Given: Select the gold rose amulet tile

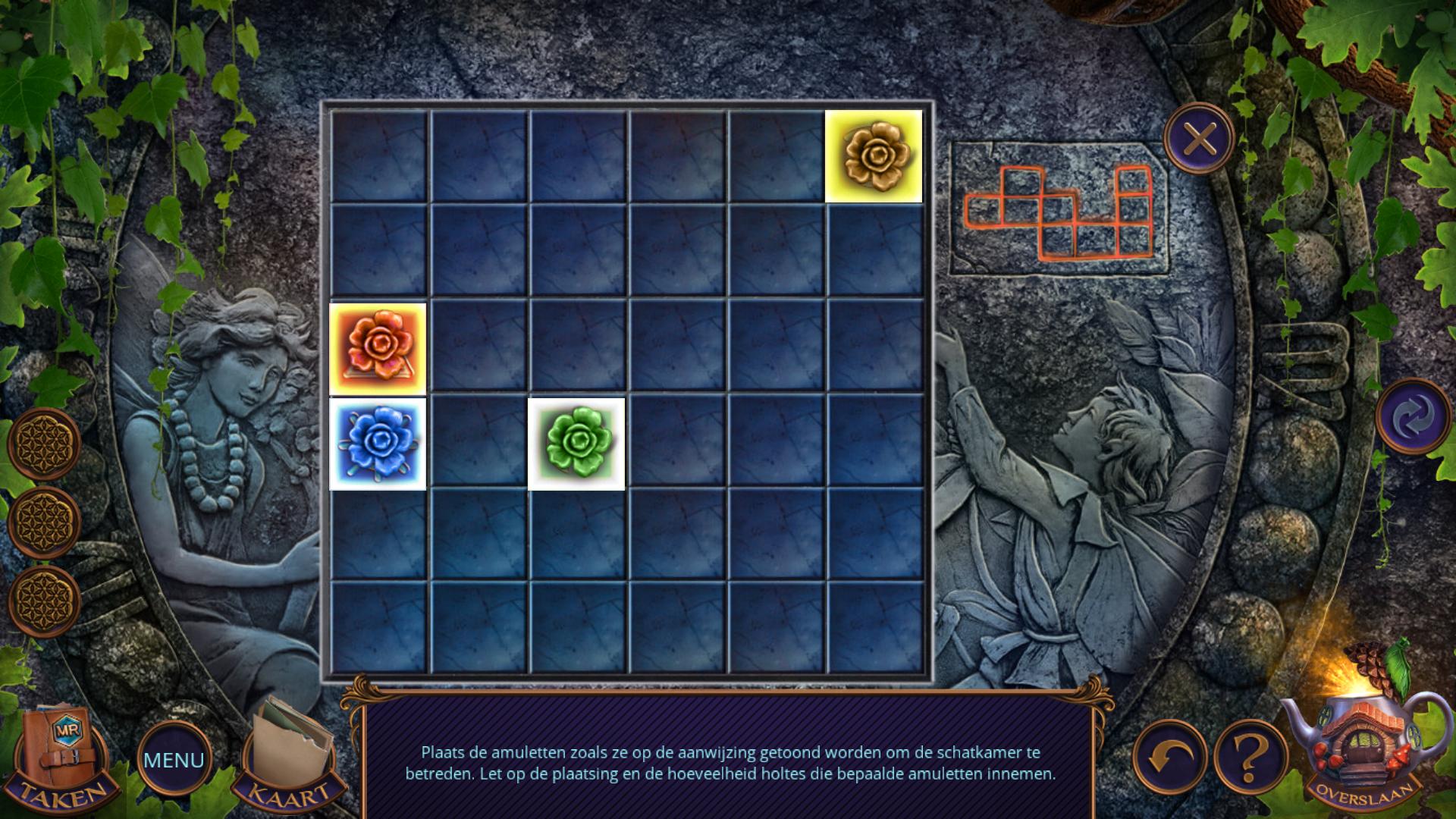Looking at the screenshot, I should (x=874, y=156).
